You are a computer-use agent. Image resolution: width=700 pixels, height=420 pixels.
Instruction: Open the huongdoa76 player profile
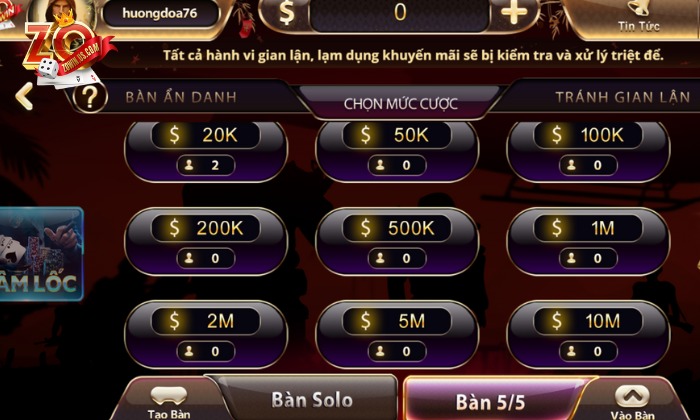tap(160, 13)
